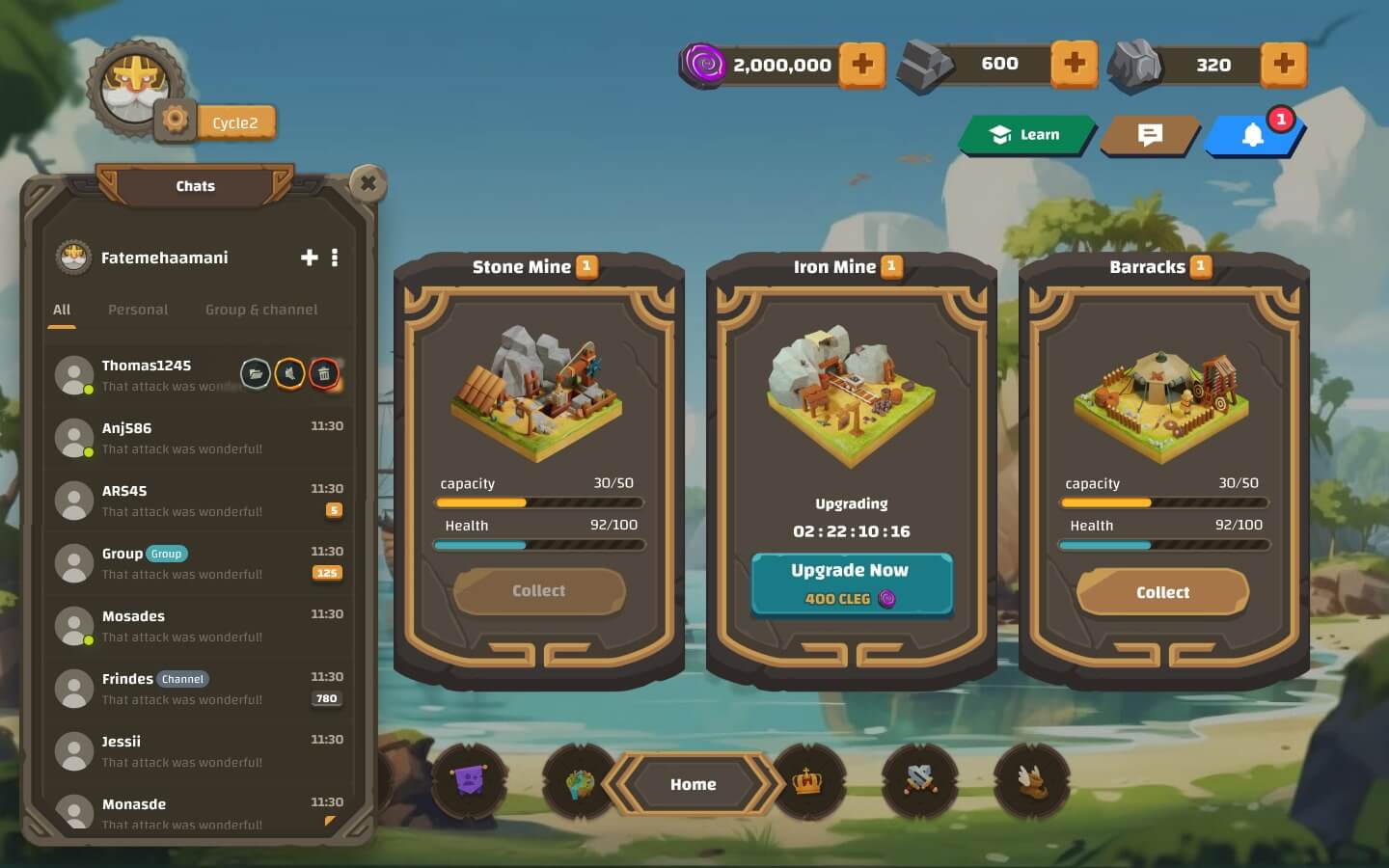Open the Group & channel tab

point(261,310)
